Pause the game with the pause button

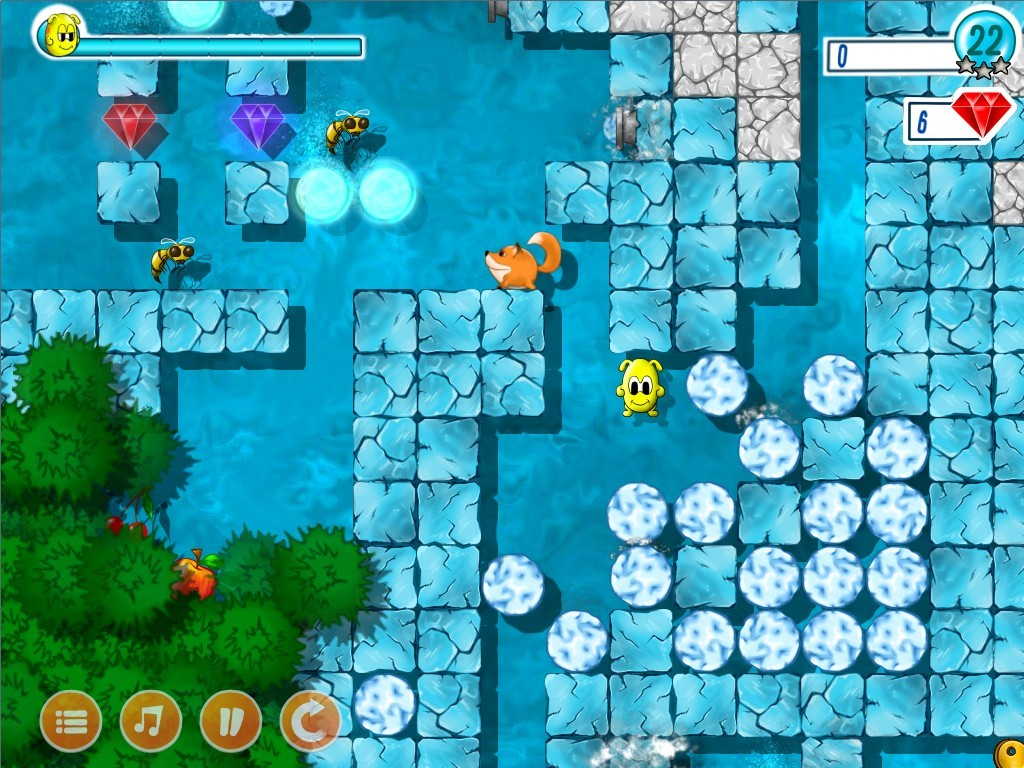coord(231,721)
